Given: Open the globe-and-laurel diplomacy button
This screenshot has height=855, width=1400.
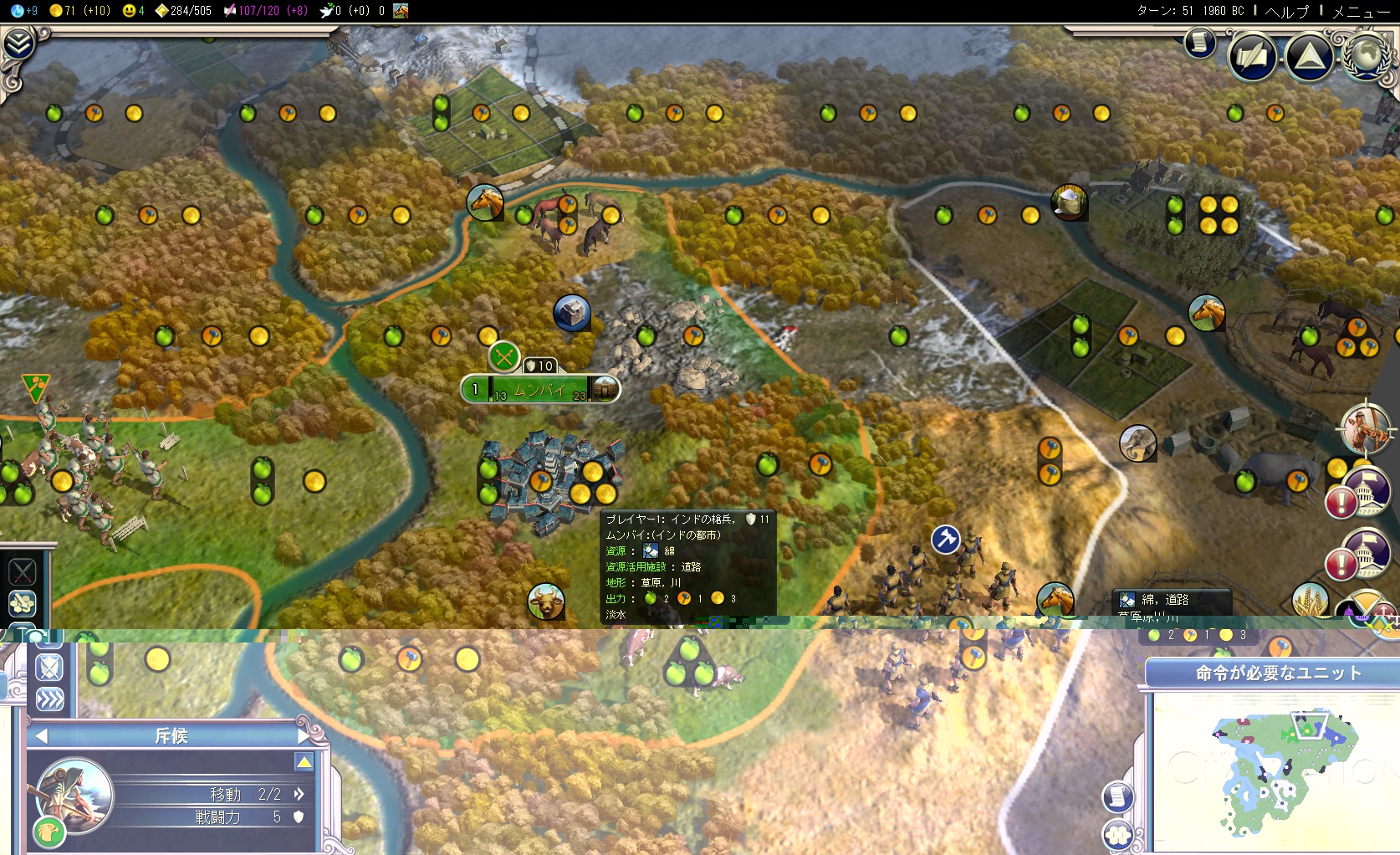Looking at the screenshot, I should pyautogui.click(x=1366, y=56).
